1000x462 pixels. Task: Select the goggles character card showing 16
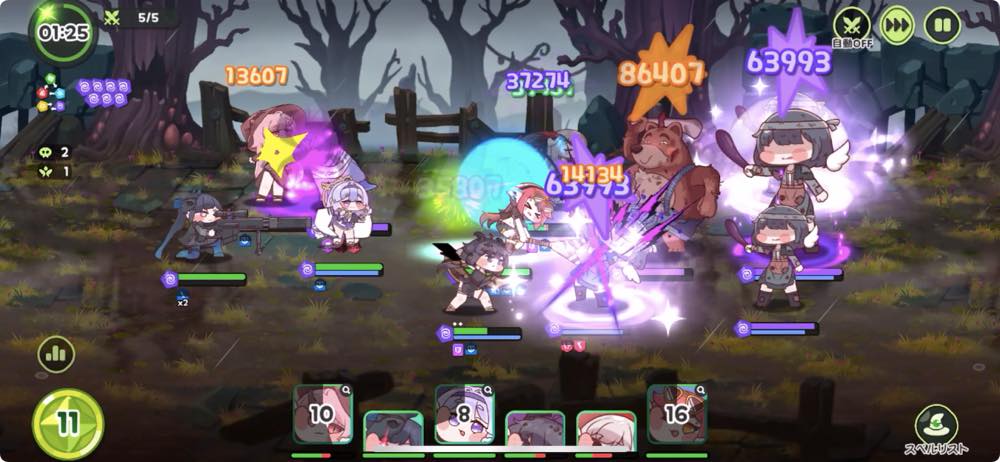[x=676, y=414]
